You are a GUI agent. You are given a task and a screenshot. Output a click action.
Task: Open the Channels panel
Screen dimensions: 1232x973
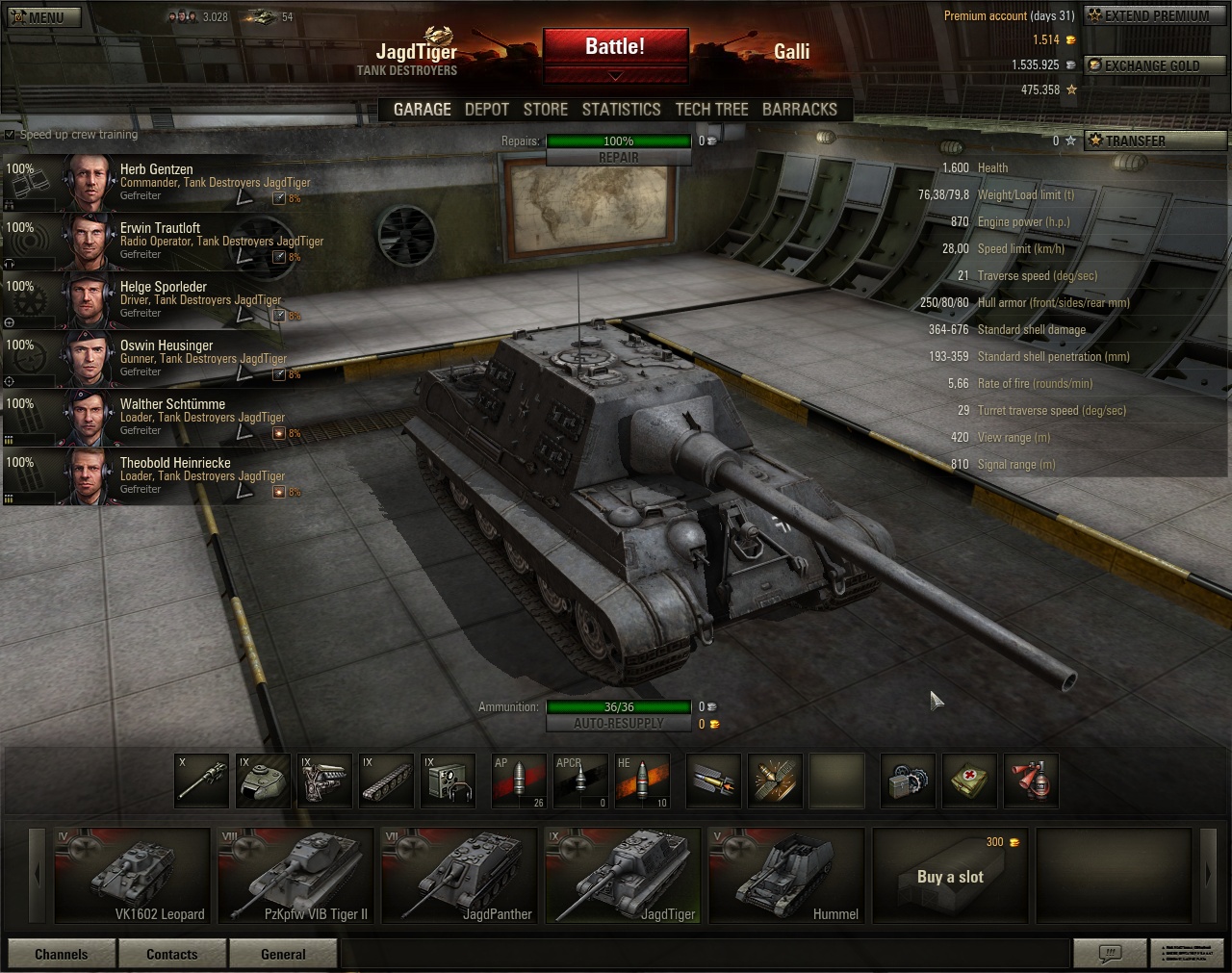point(62,954)
